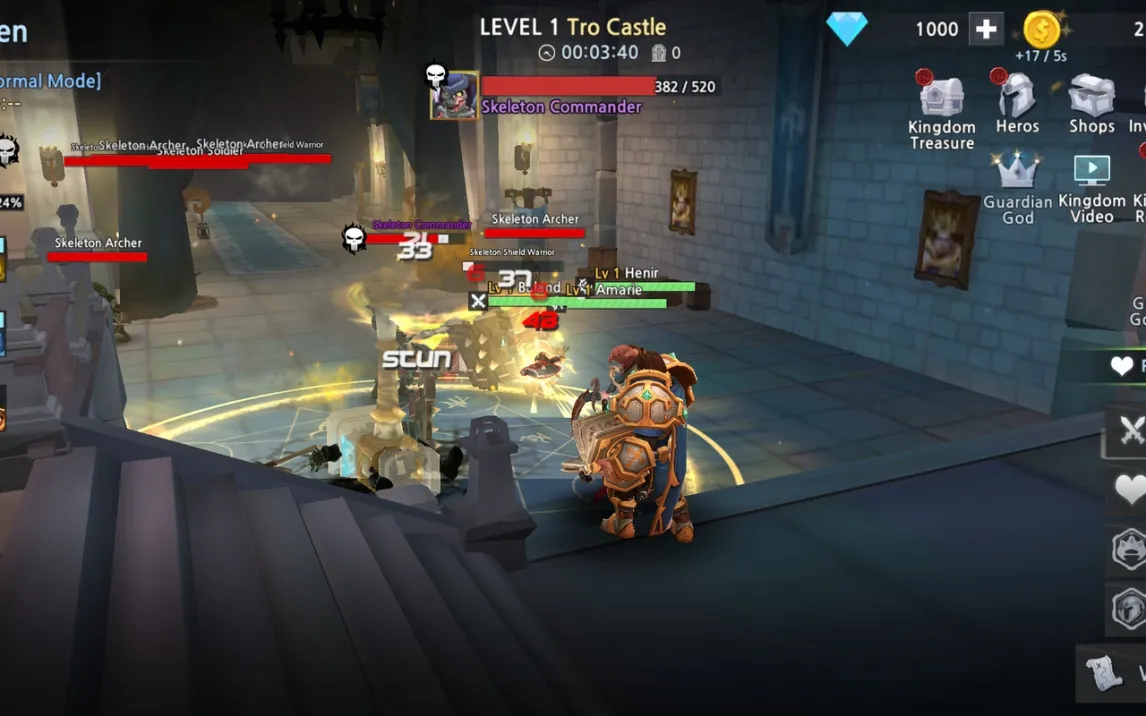Tap the plus button to add gems

point(985,29)
